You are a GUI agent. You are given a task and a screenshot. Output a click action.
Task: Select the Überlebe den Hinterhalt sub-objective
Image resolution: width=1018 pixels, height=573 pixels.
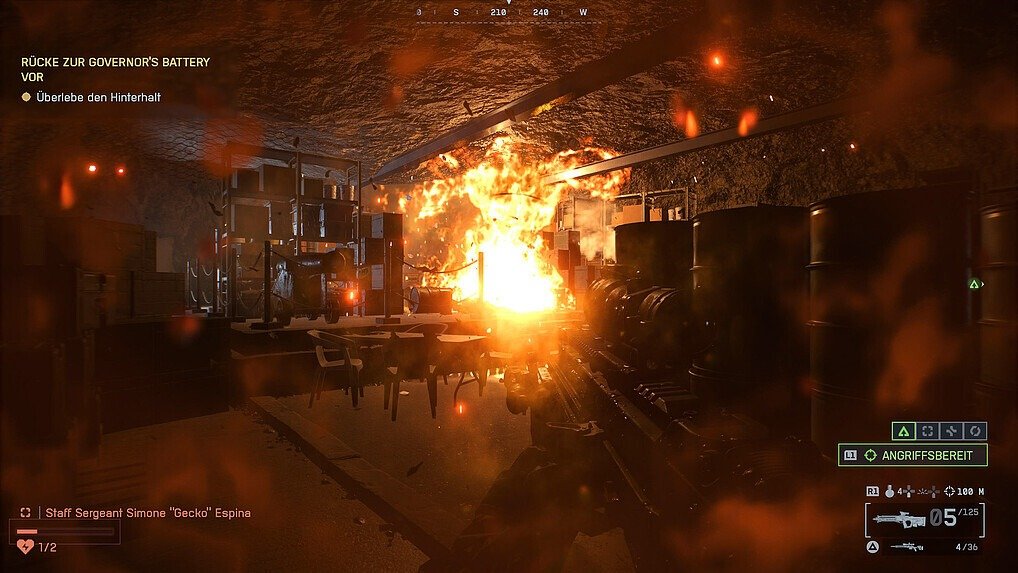coord(98,97)
